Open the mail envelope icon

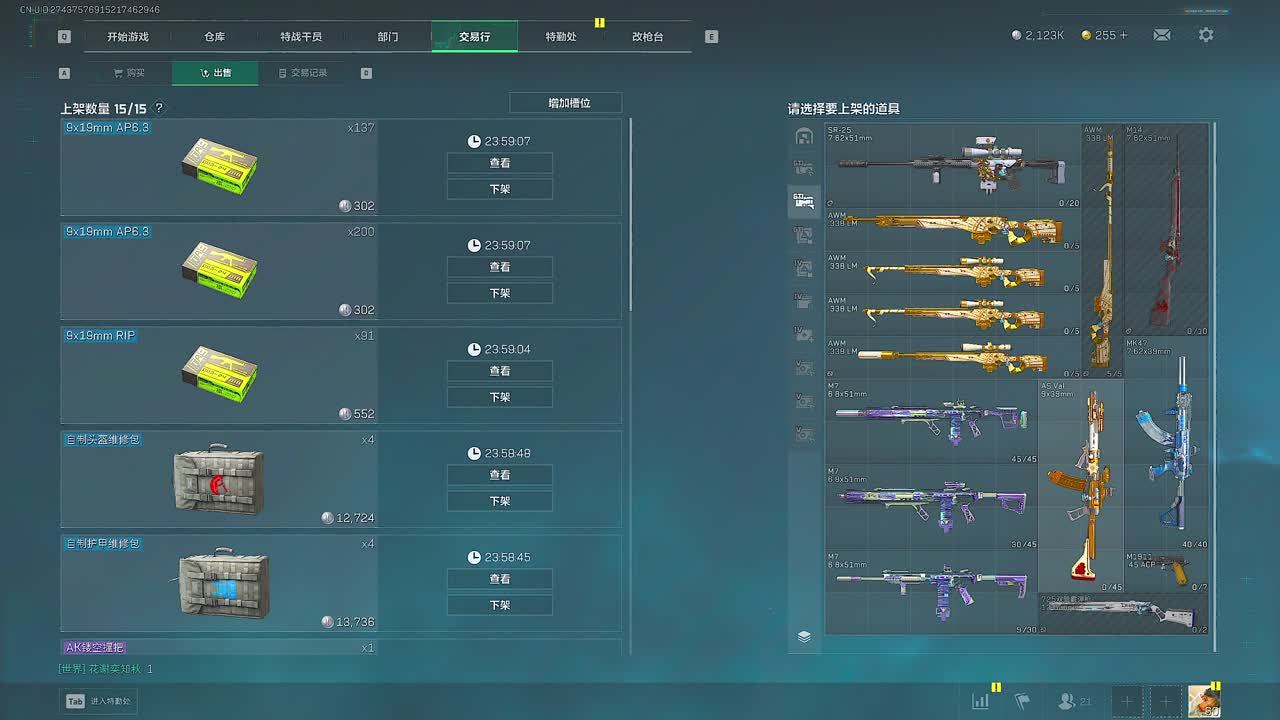click(x=1161, y=35)
